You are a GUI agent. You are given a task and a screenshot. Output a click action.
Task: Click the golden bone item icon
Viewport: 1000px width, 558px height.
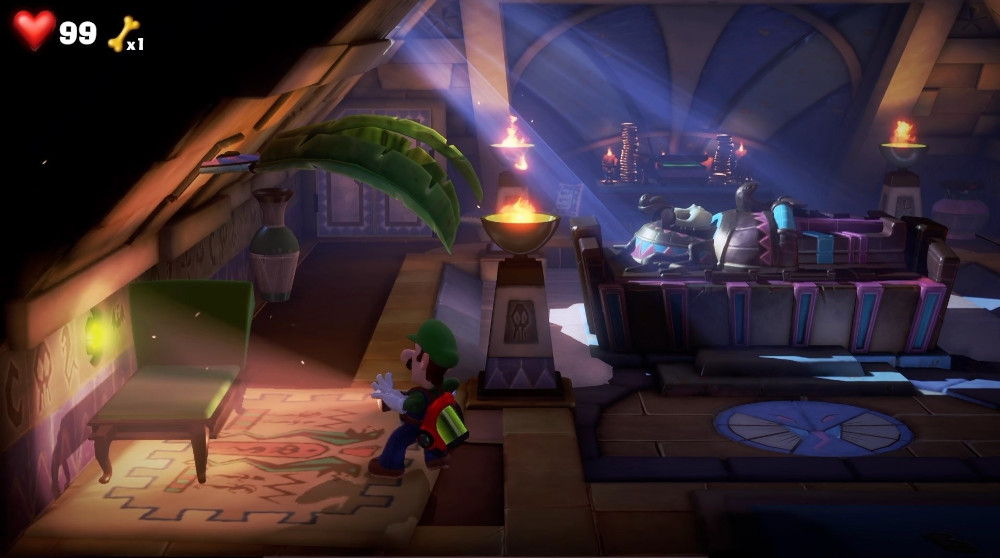tap(122, 33)
